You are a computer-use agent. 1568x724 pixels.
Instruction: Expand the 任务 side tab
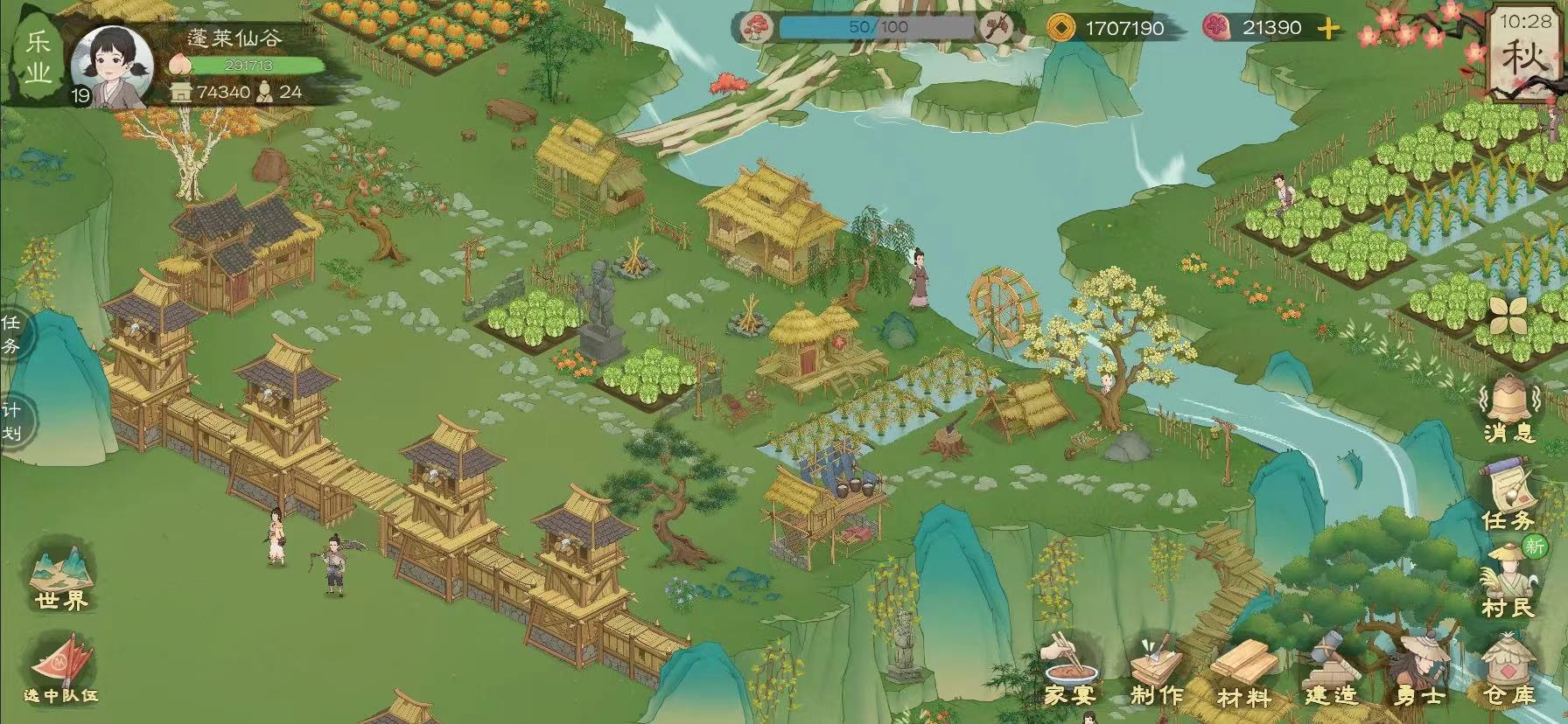12,334
